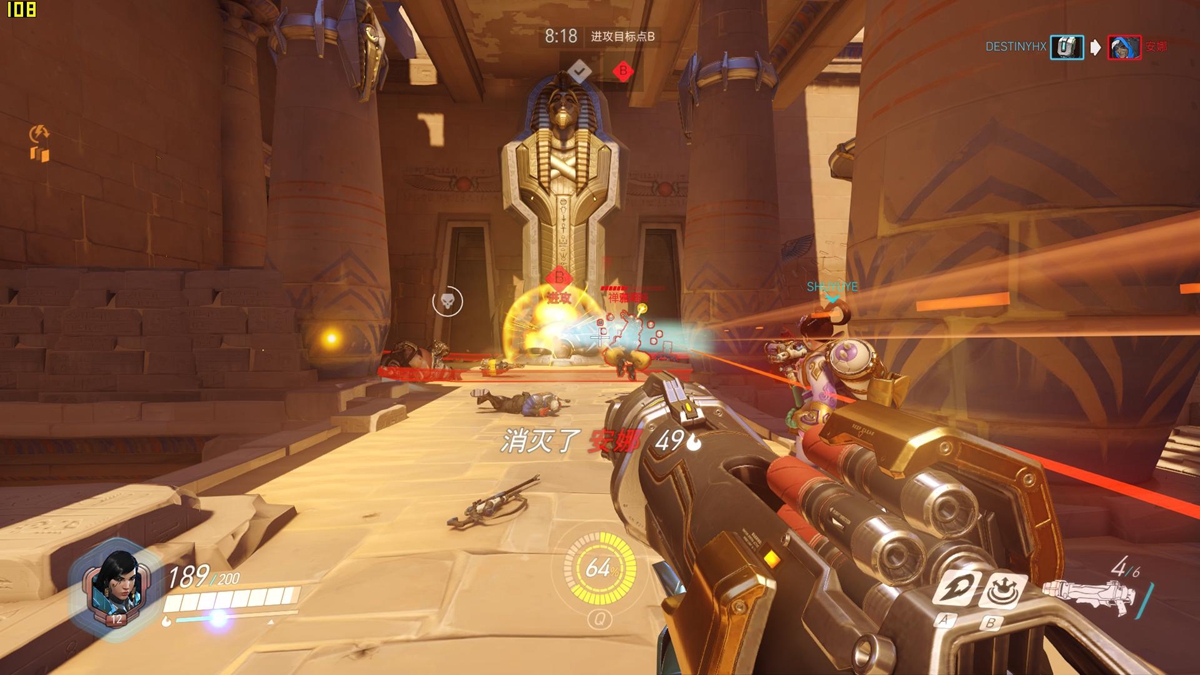
Task: Click the white skull death marker
Action: [447, 301]
